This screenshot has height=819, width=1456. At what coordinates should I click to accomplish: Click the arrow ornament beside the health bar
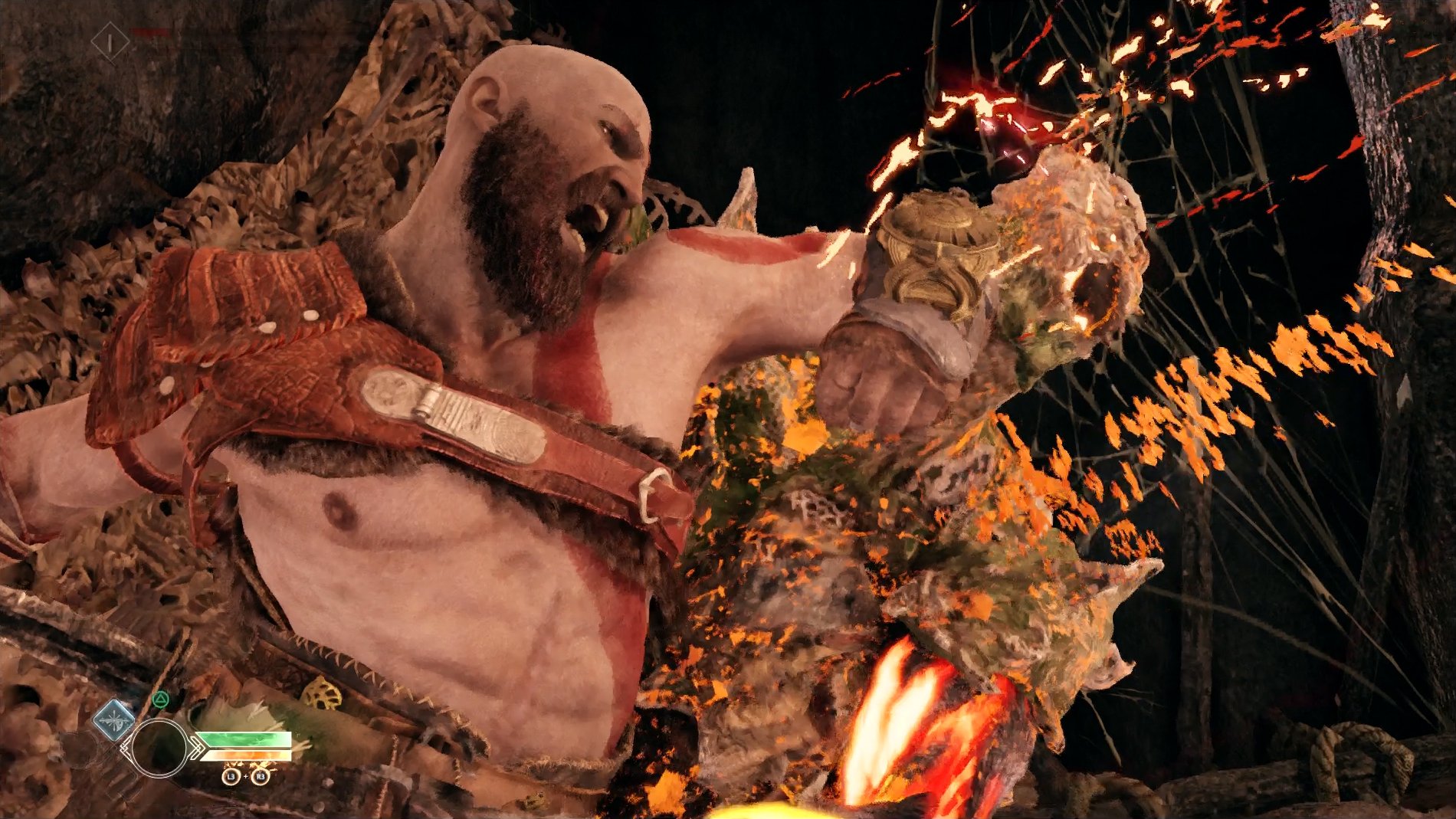[x=198, y=749]
